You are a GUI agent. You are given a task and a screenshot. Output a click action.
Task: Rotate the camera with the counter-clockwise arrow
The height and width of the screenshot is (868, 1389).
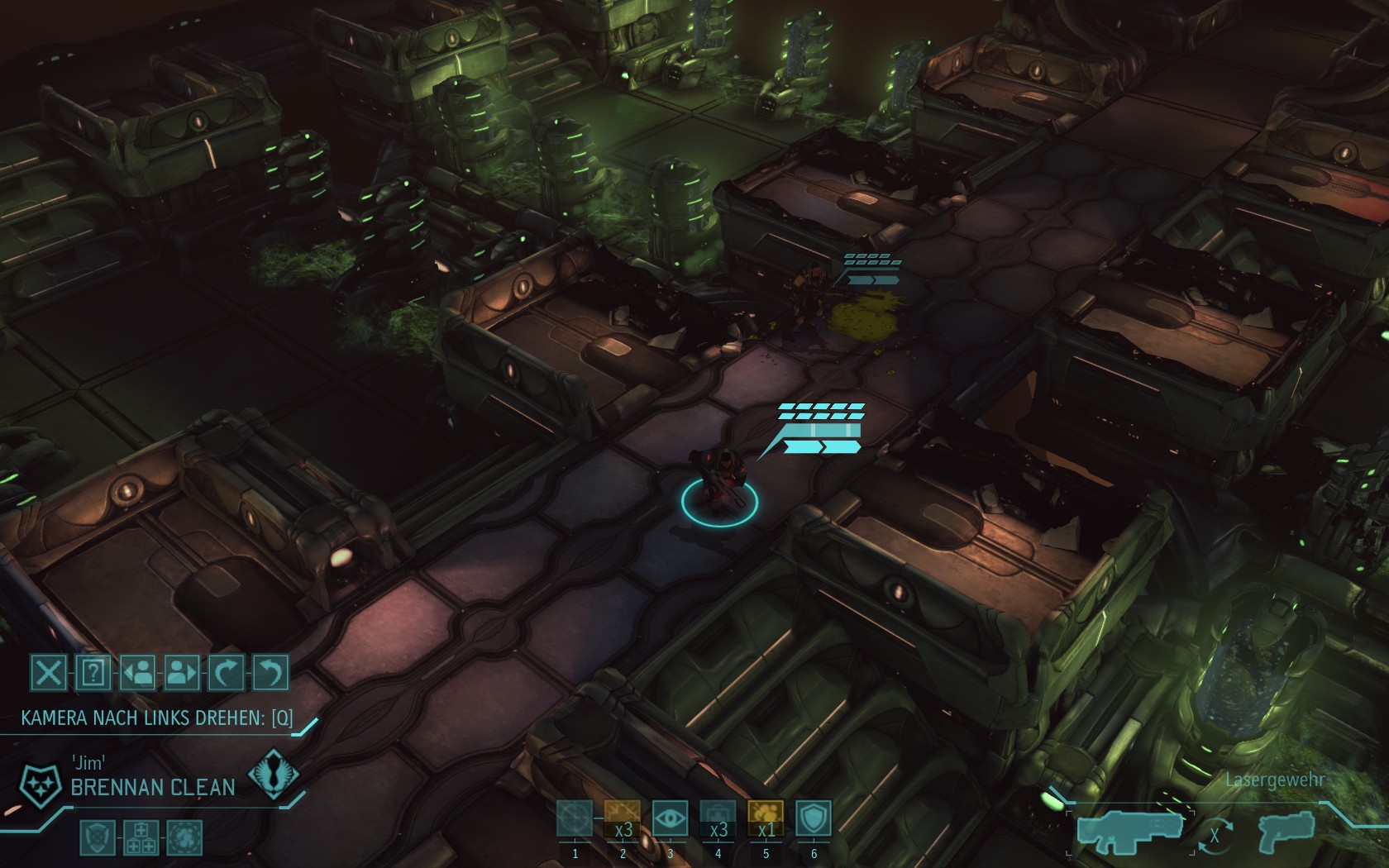click(x=270, y=673)
